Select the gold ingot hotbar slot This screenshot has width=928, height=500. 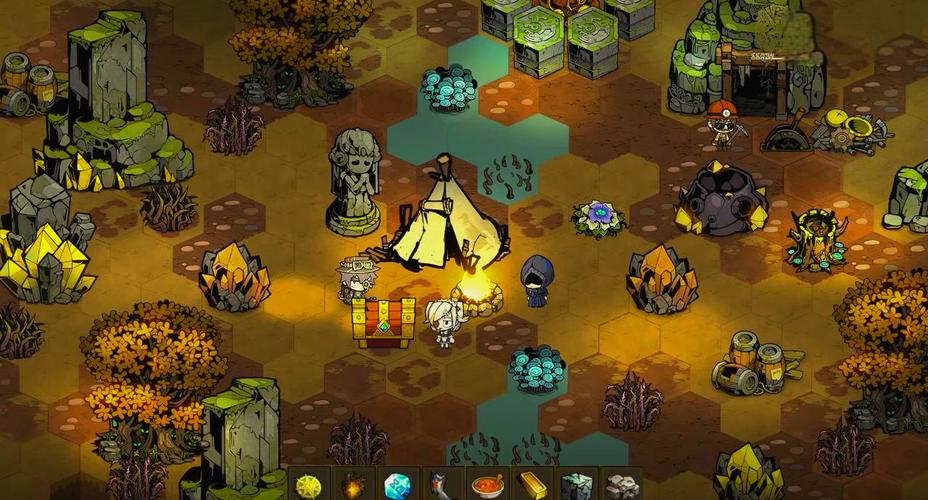(x=530, y=485)
